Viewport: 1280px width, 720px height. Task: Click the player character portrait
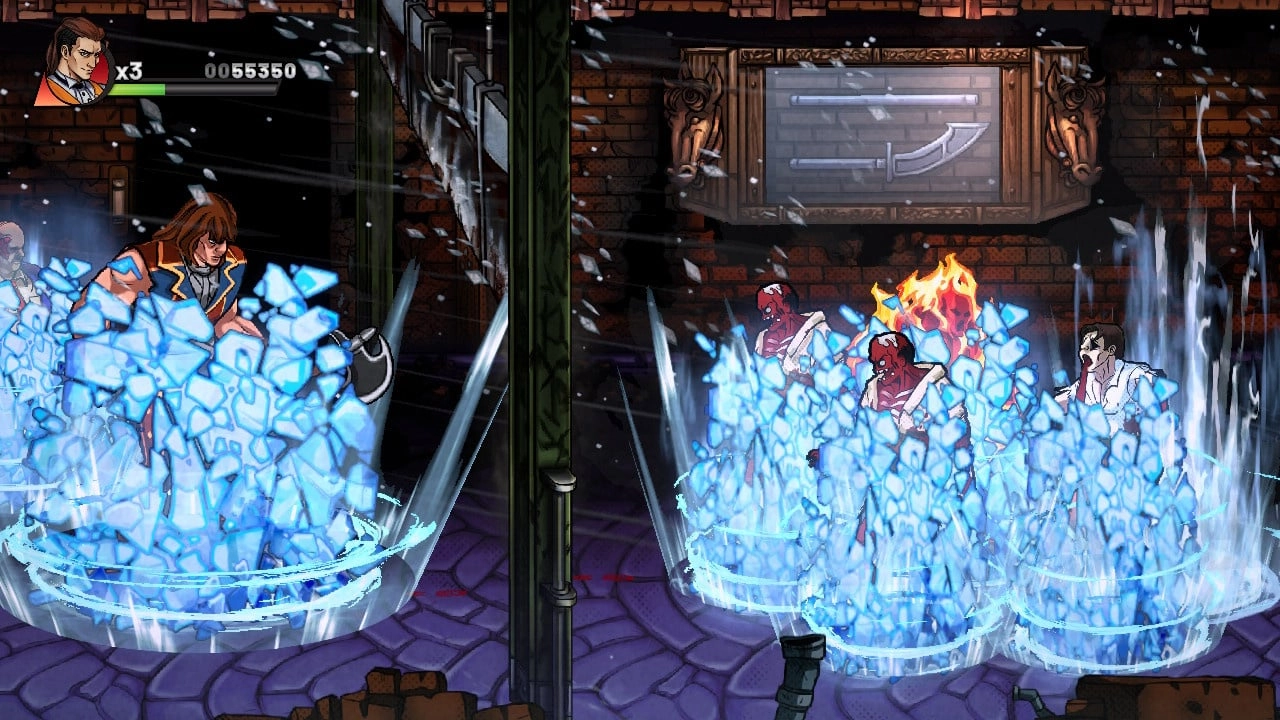click(x=75, y=60)
